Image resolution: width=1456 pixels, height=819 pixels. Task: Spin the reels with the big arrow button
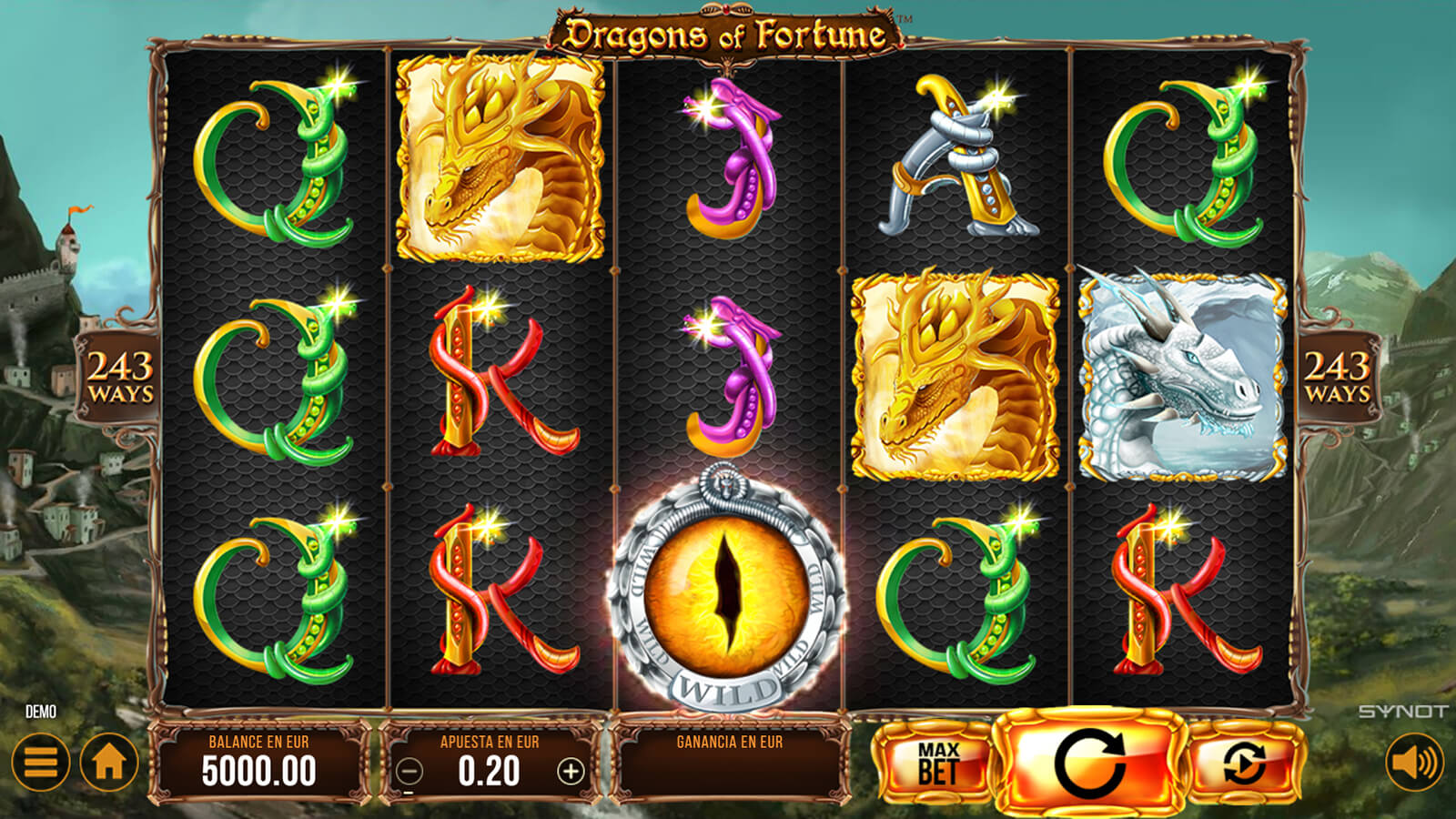coord(1089,763)
